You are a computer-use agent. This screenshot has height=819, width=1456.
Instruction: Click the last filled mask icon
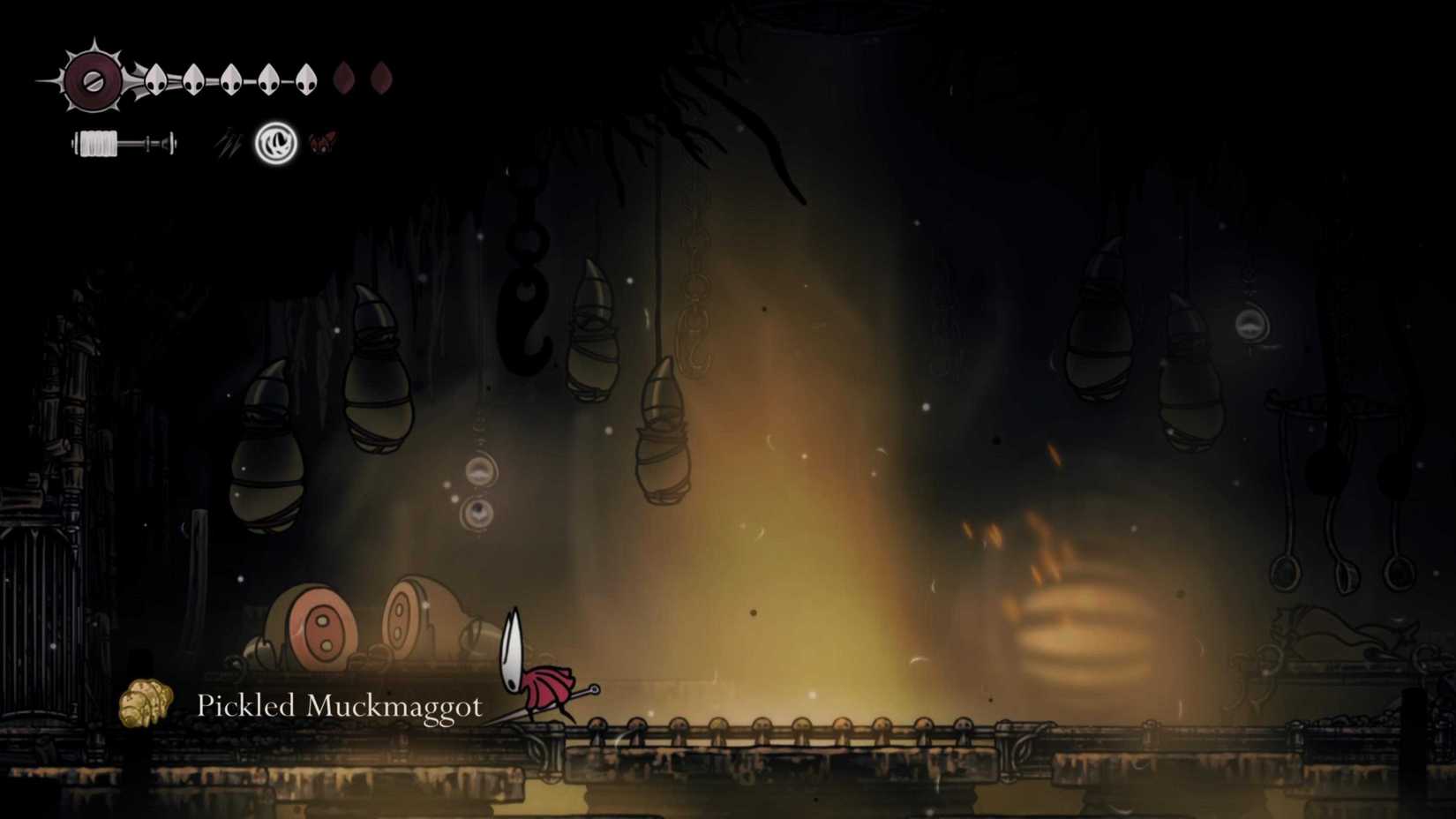[308, 80]
